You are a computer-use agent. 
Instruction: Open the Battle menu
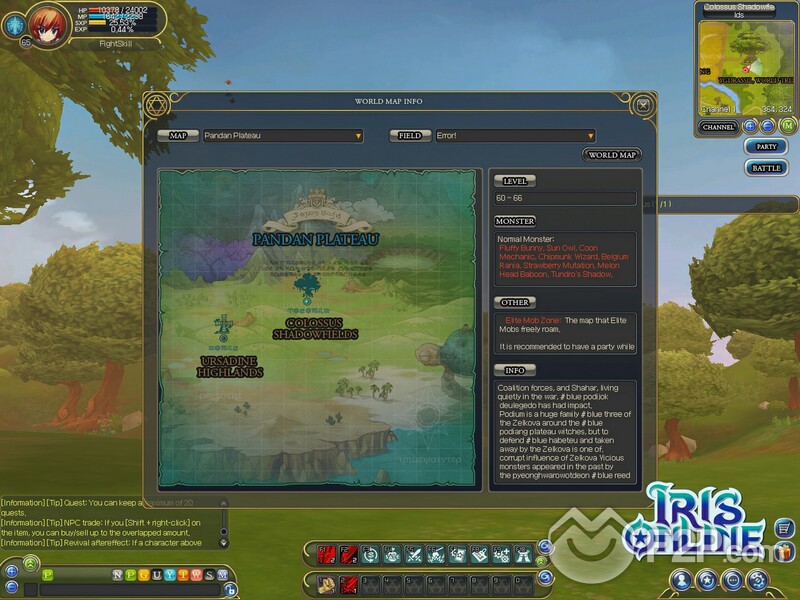766,168
